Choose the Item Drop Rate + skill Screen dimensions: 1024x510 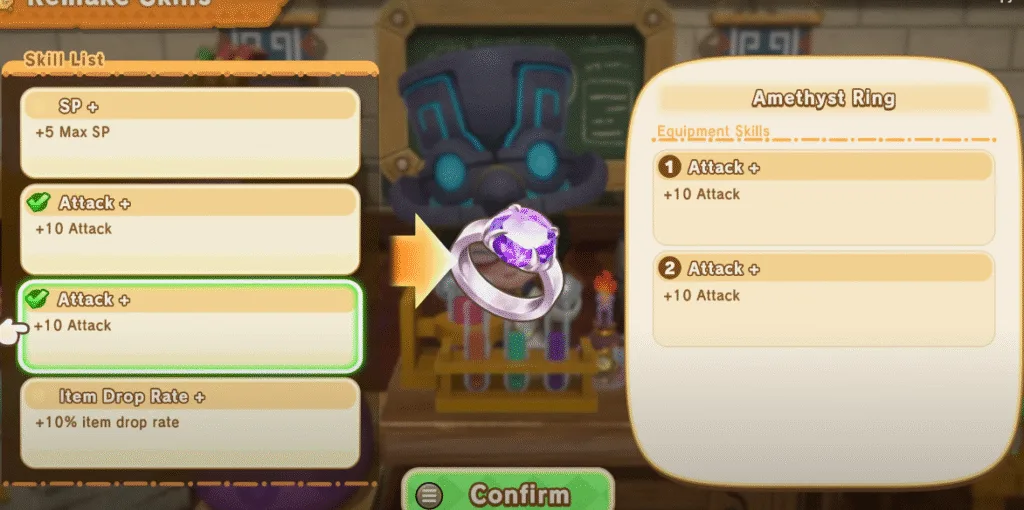pyautogui.click(x=190, y=422)
